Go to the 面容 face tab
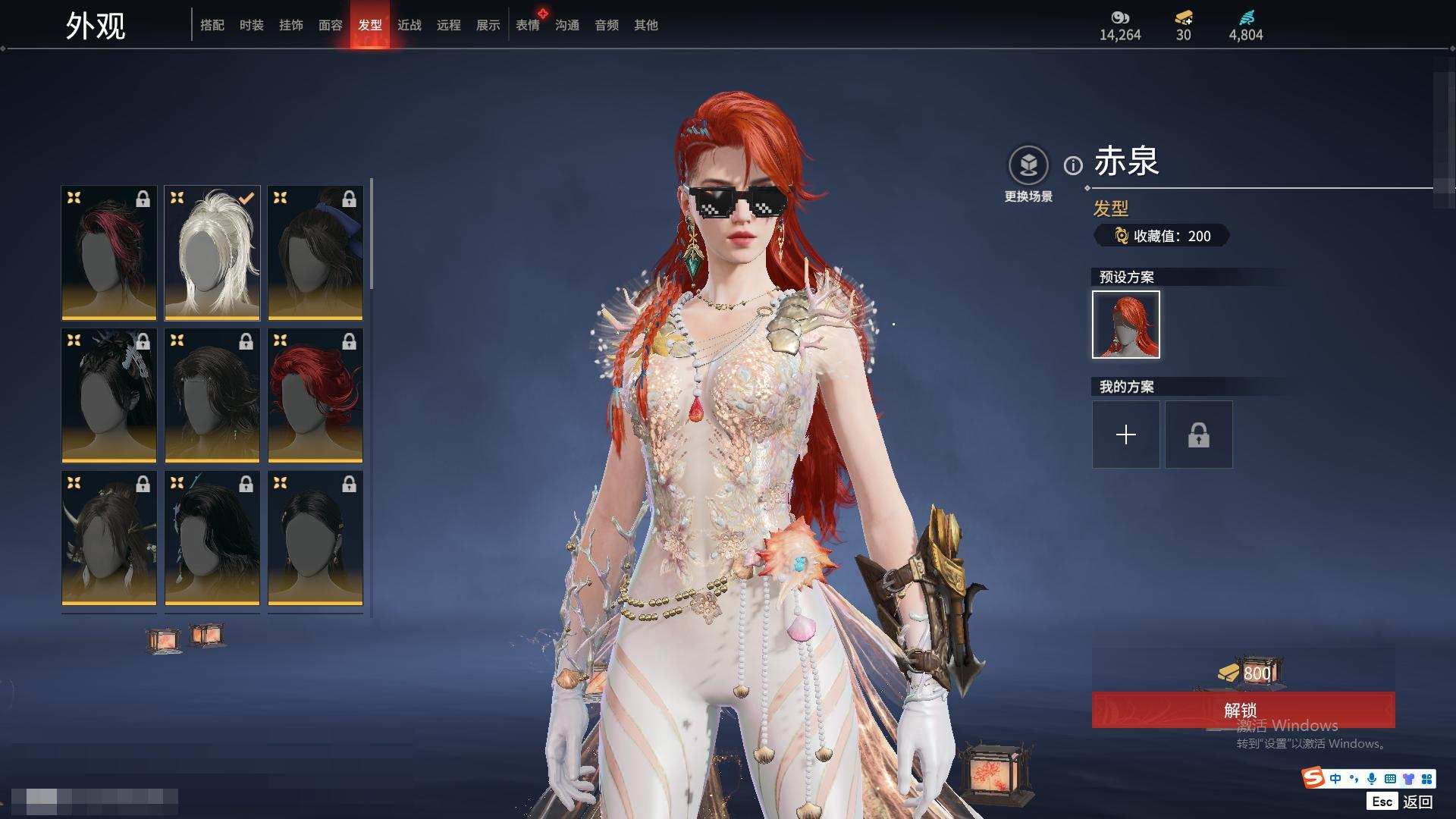Image resolution: width=1456 pixels, height=819 pixels. click(330, 25)
